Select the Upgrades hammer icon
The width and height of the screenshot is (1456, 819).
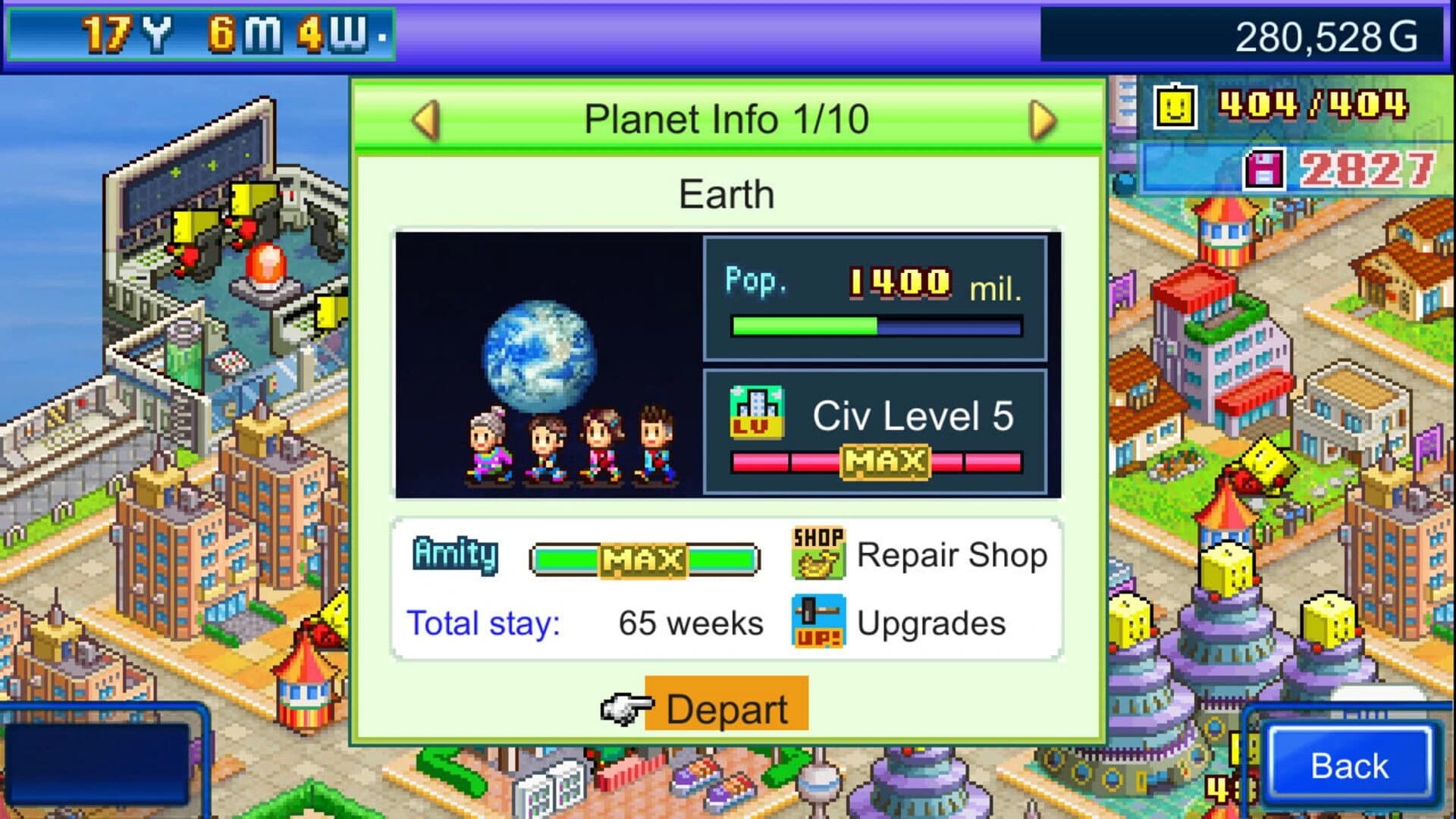click(817, 623)
